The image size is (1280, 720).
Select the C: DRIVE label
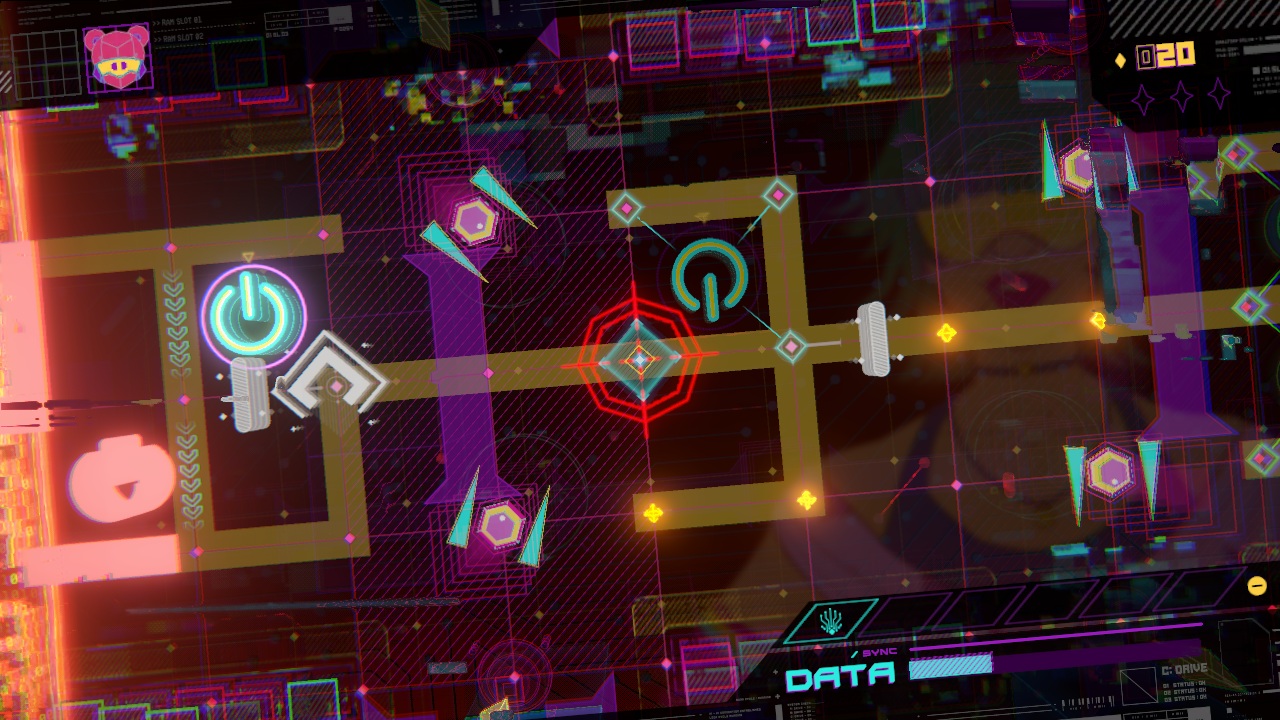[1184, 668]
